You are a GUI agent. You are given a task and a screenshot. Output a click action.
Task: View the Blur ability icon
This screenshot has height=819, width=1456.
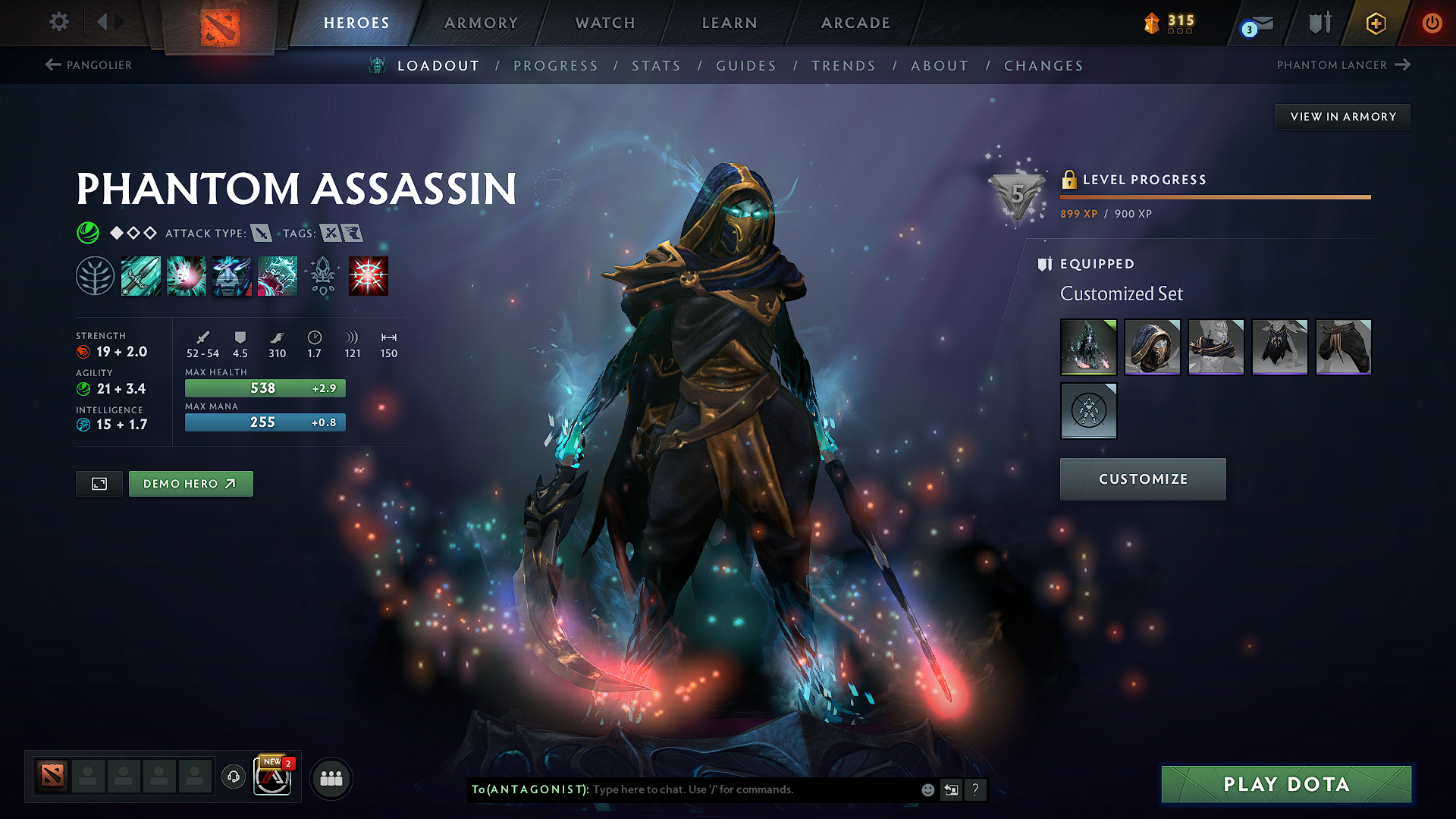tap(232, 275)
